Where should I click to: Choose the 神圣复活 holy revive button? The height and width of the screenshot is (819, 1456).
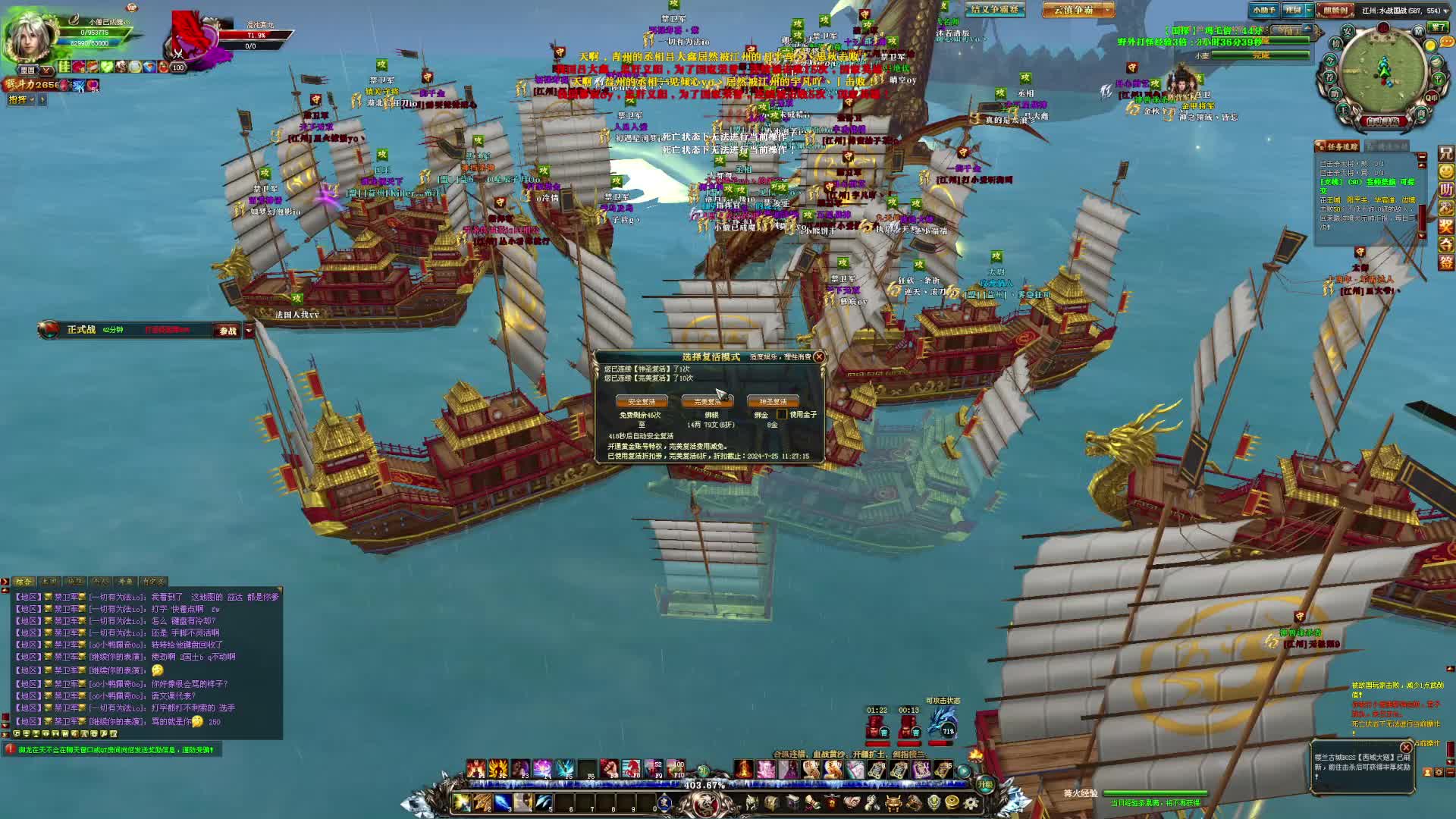tap(772, 401)
